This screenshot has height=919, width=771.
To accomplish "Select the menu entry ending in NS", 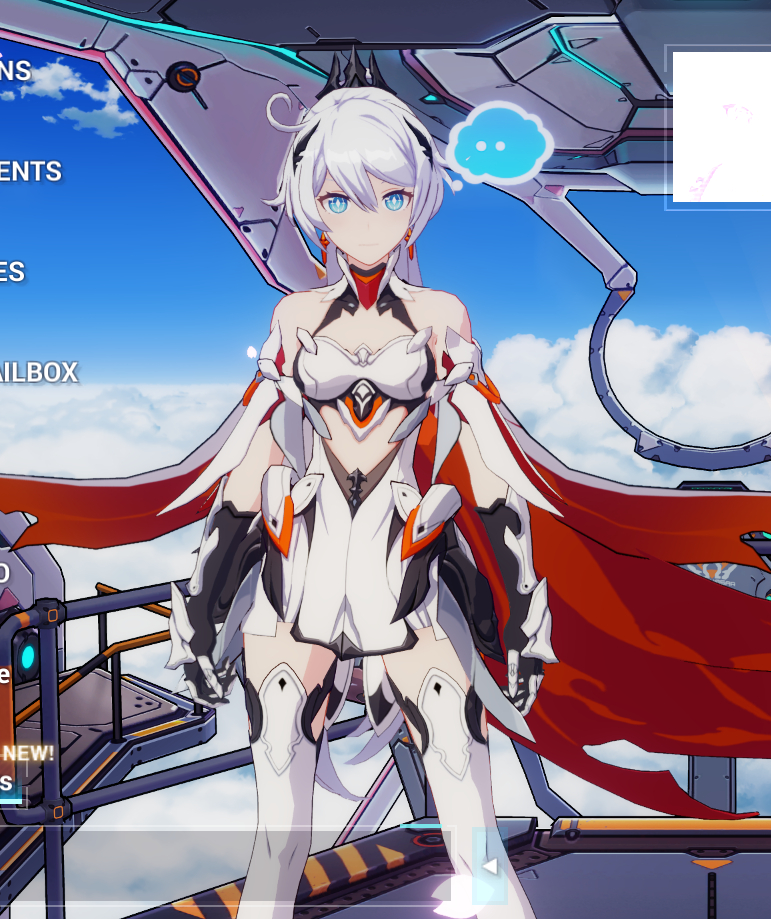I will tap(16, 71).
